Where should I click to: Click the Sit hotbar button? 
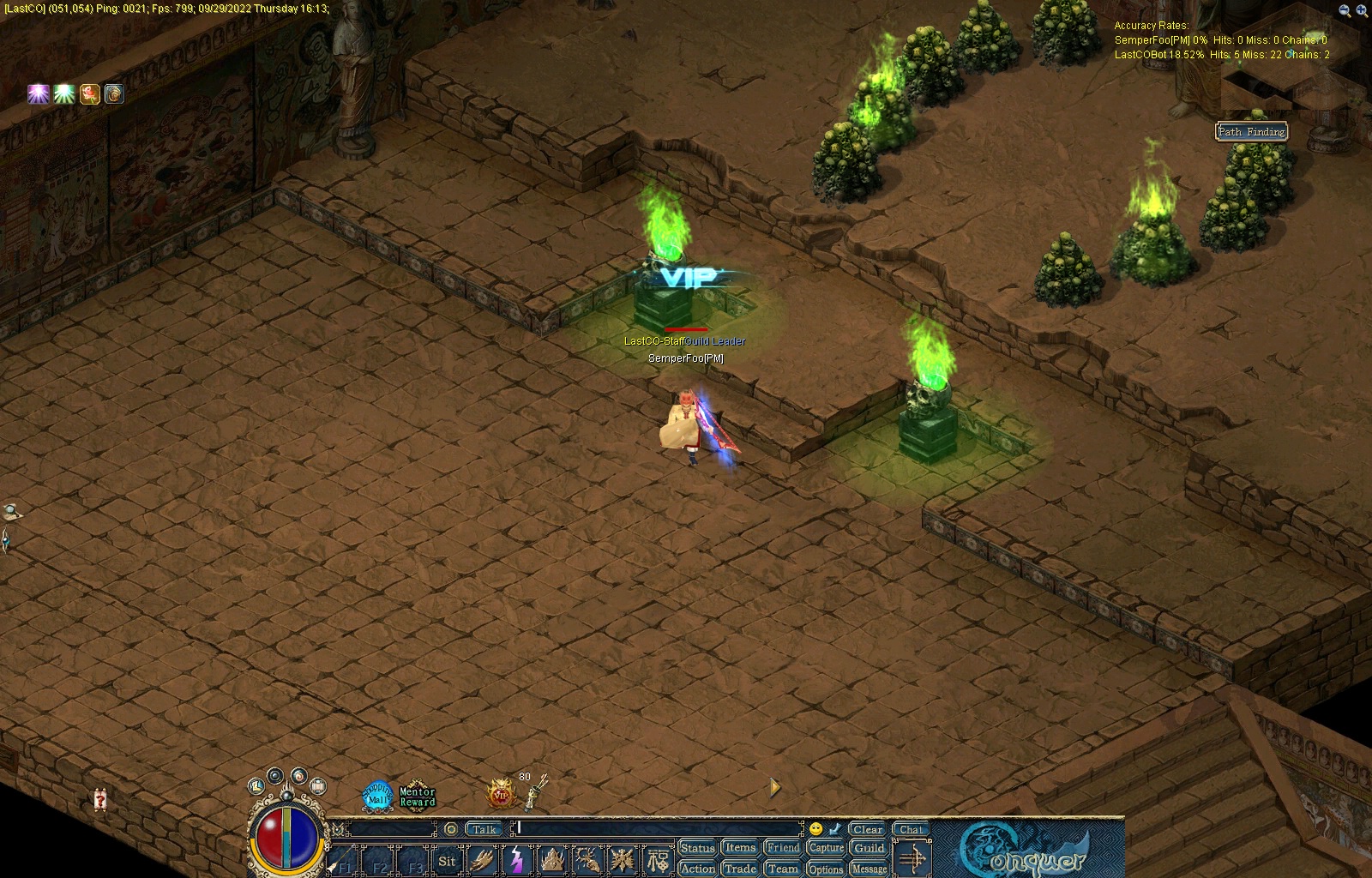(447, 861)
